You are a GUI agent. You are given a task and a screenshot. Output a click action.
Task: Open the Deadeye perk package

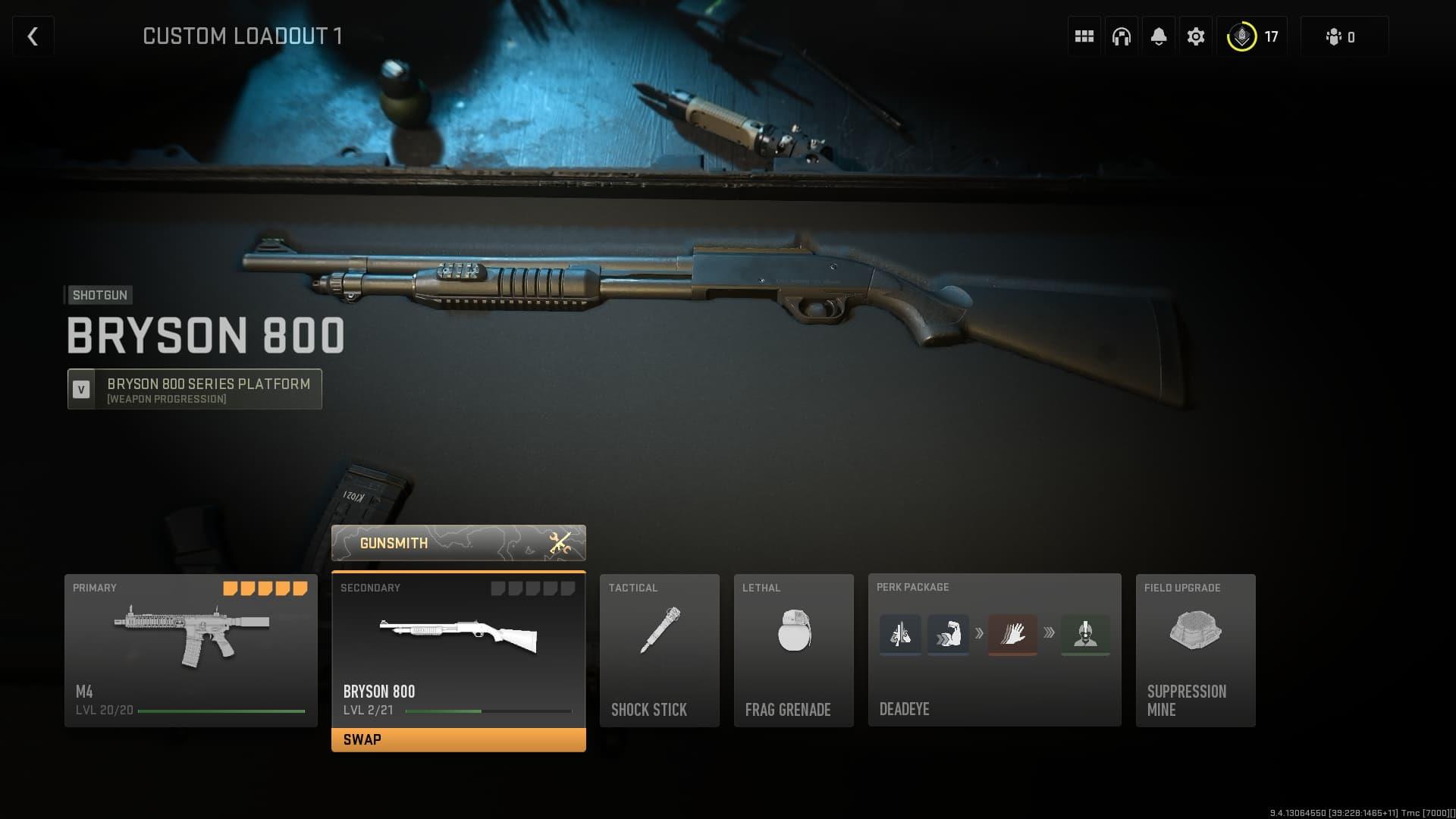[994, 650]
